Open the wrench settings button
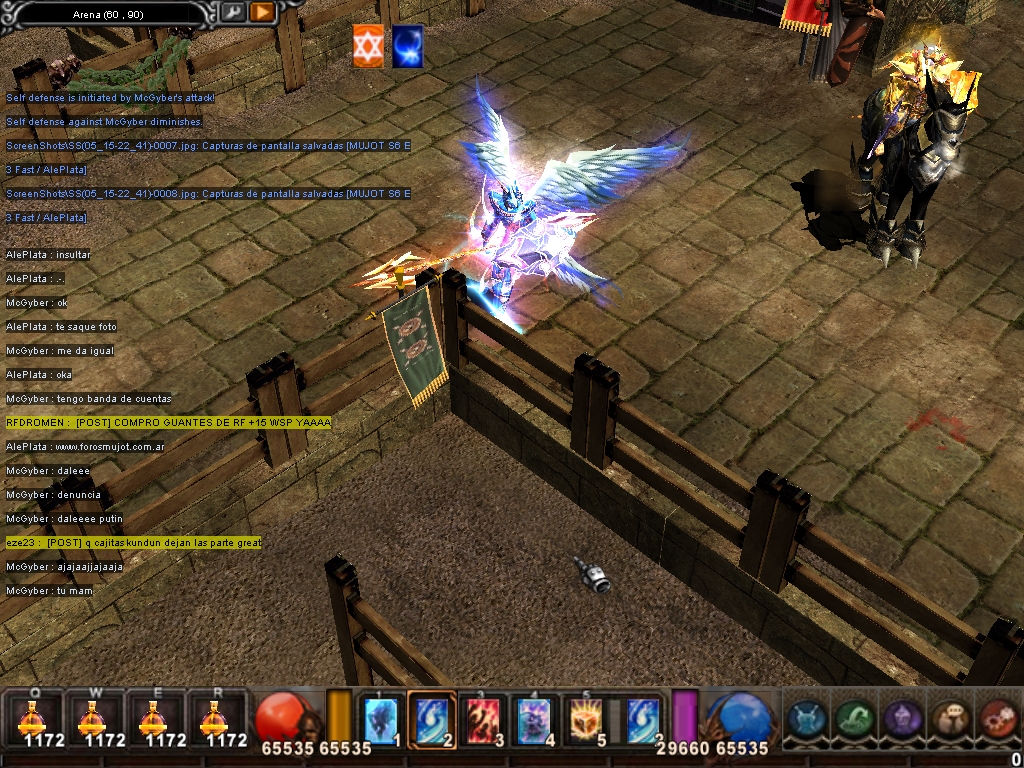1024x768 pixels. 232,12
